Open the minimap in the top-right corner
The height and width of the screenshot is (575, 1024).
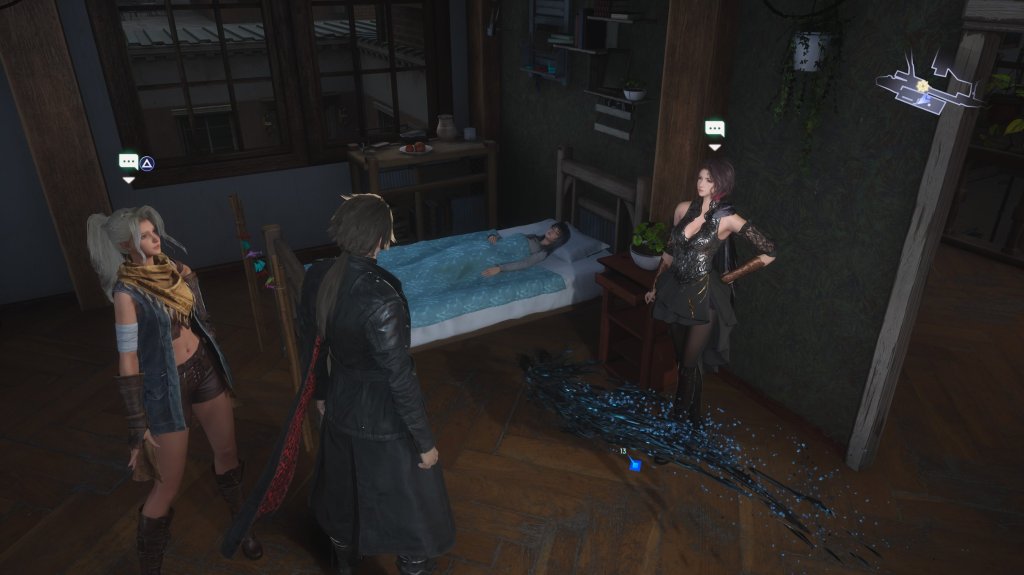click(930, 84)
